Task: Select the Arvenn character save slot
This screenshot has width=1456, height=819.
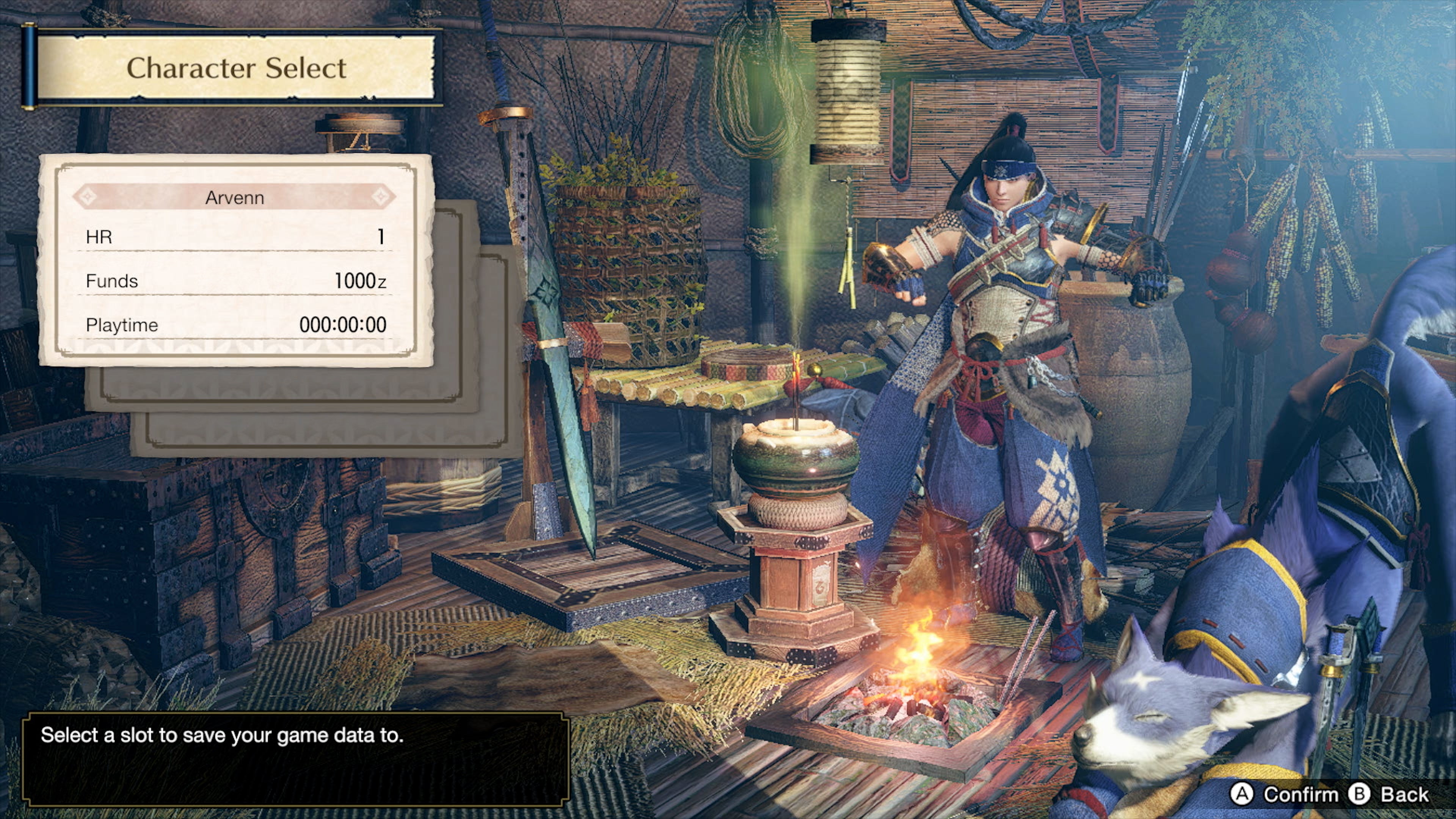Action: 235,260
